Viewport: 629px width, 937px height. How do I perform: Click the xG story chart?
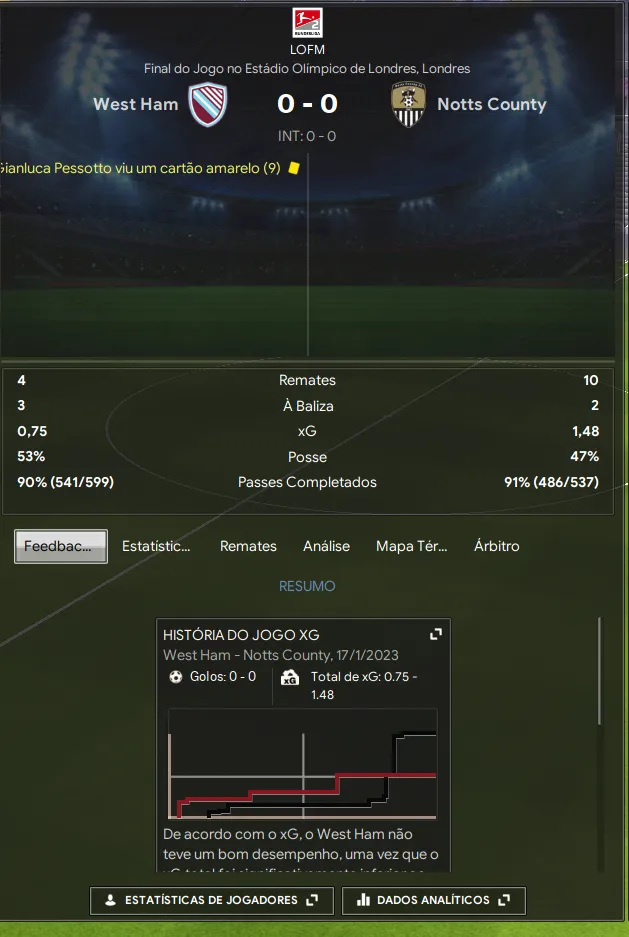click(x=303, y=764)
